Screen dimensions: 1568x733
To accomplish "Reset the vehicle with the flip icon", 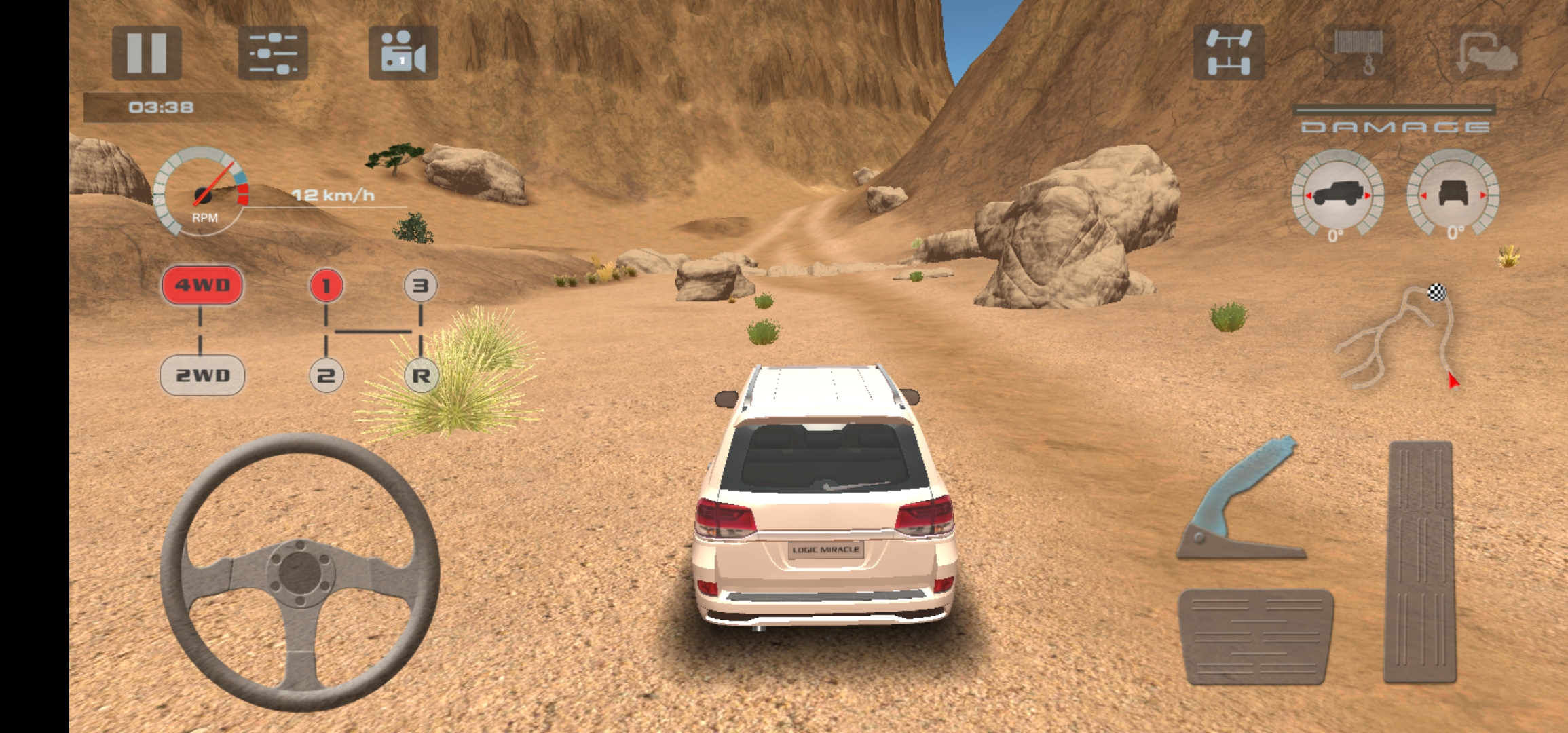I will pyautogui.click(x=1485, y=52).
